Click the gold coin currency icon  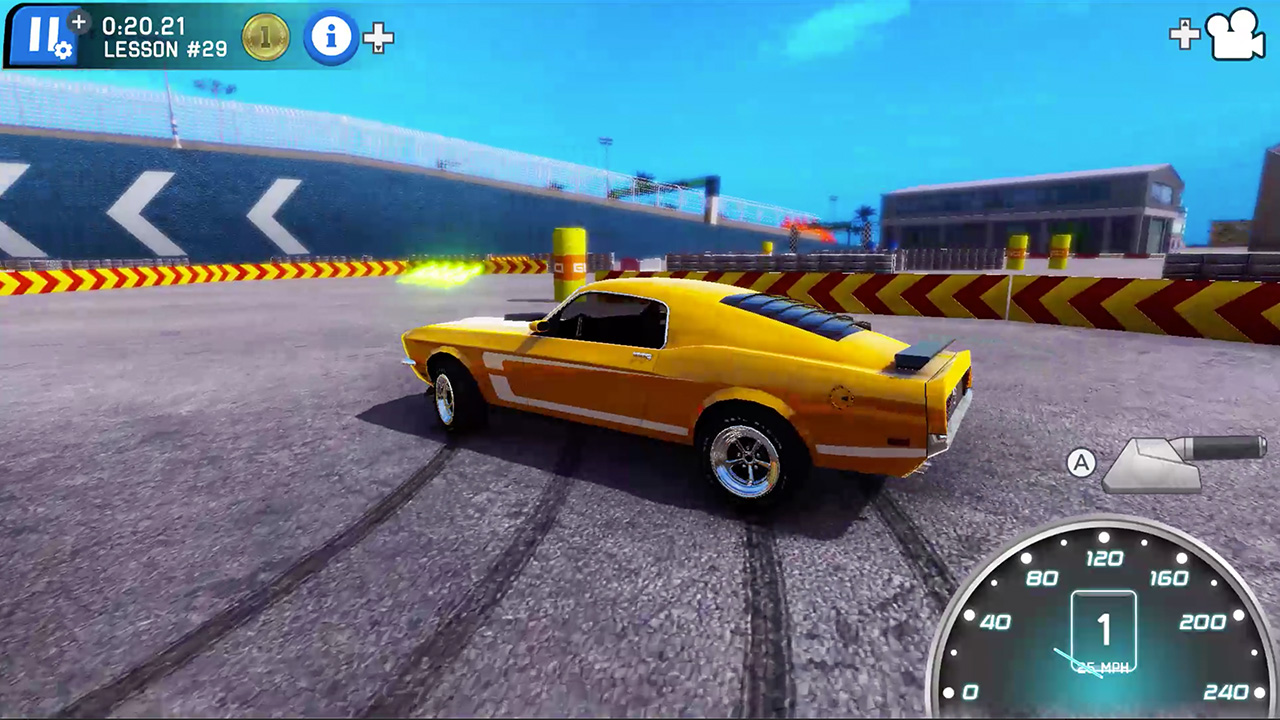coord(265,37)
